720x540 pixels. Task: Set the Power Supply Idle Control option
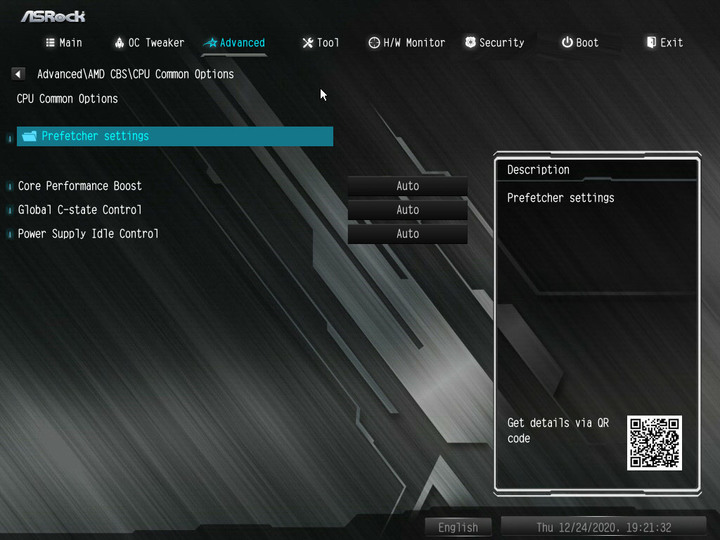[407, 234]
